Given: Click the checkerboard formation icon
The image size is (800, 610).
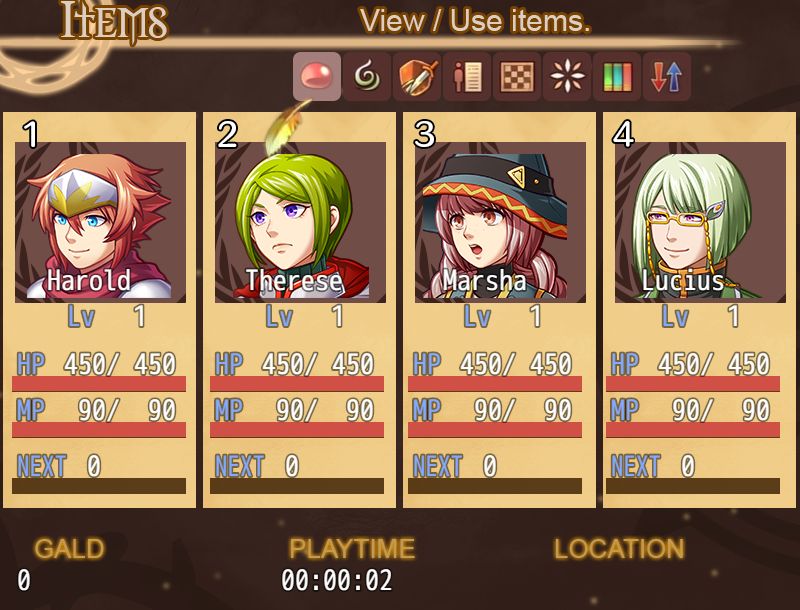Looking at the screenshot, I should 517,77.
